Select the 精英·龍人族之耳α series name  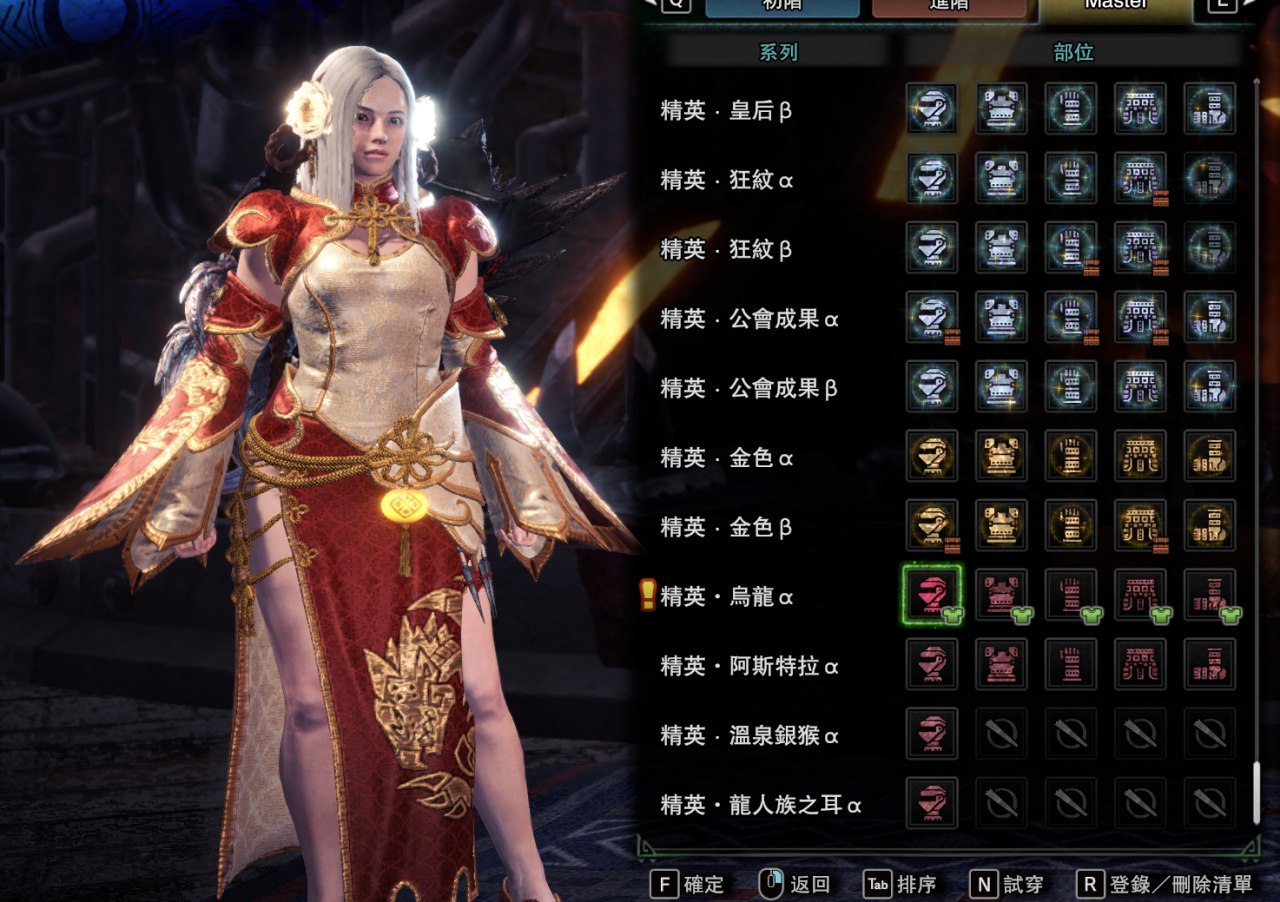click(761, 805)
